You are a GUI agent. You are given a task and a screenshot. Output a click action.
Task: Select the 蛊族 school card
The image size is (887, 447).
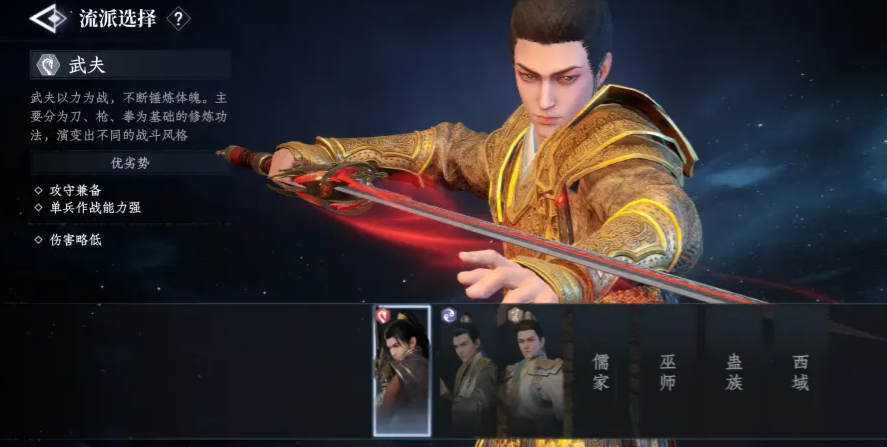coord(735,371)
